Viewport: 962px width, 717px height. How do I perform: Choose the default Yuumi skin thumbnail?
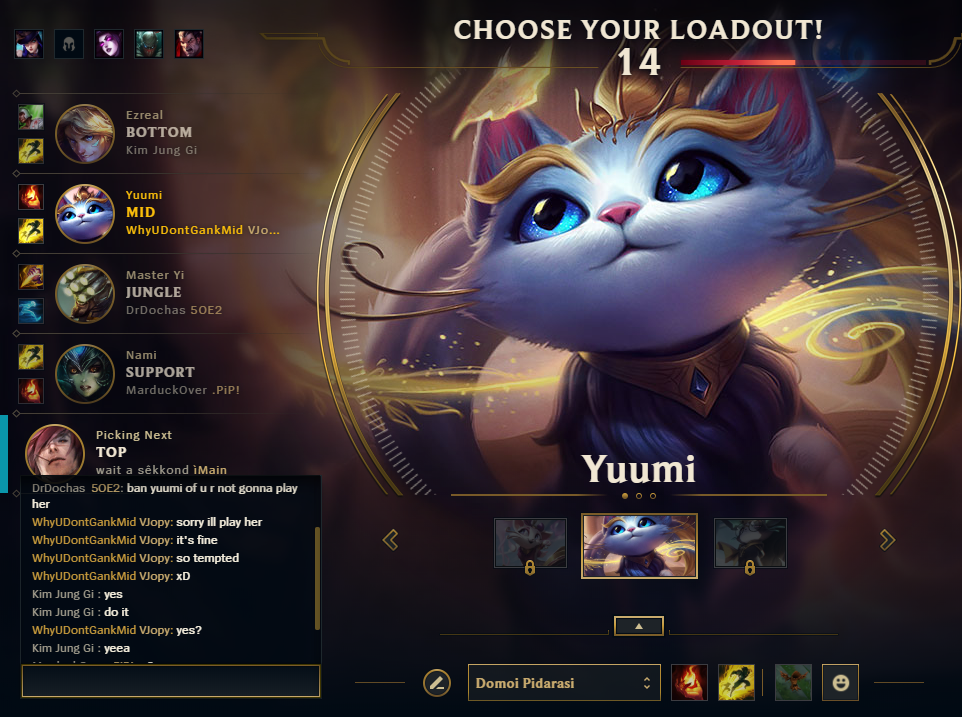(x=640, y=545)
